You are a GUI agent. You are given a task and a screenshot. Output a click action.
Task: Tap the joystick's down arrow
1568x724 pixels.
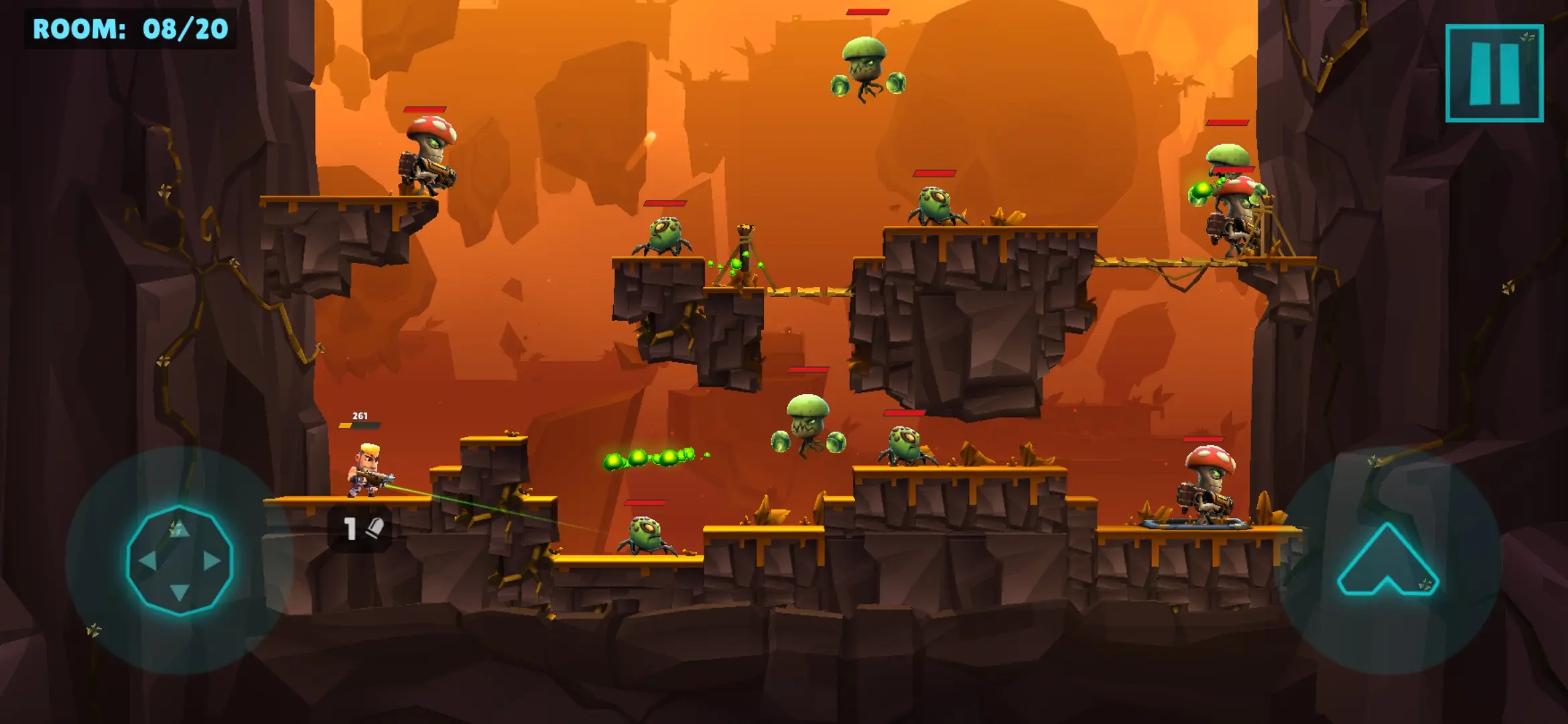179,592
